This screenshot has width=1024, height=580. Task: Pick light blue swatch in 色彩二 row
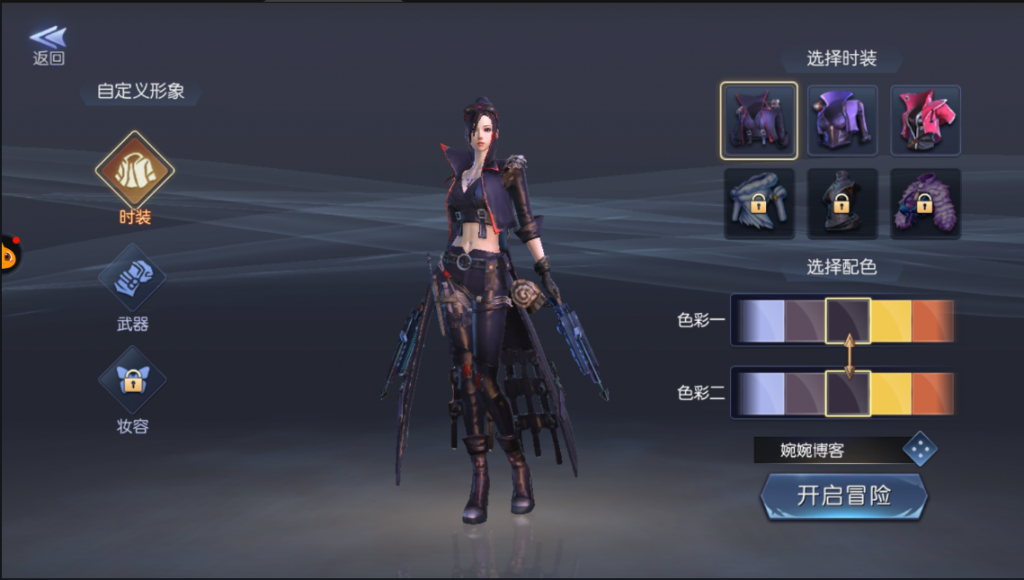tap(761, 394)
